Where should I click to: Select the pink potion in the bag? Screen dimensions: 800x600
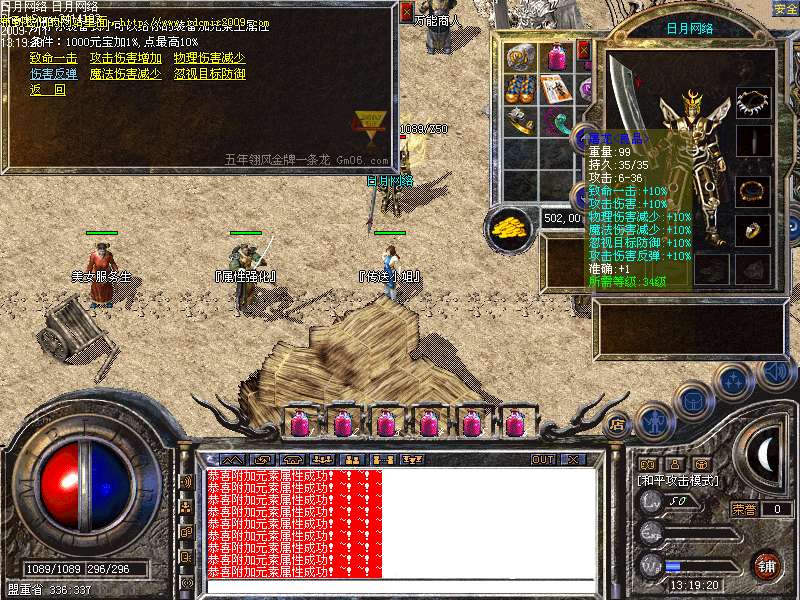[555, 57]
